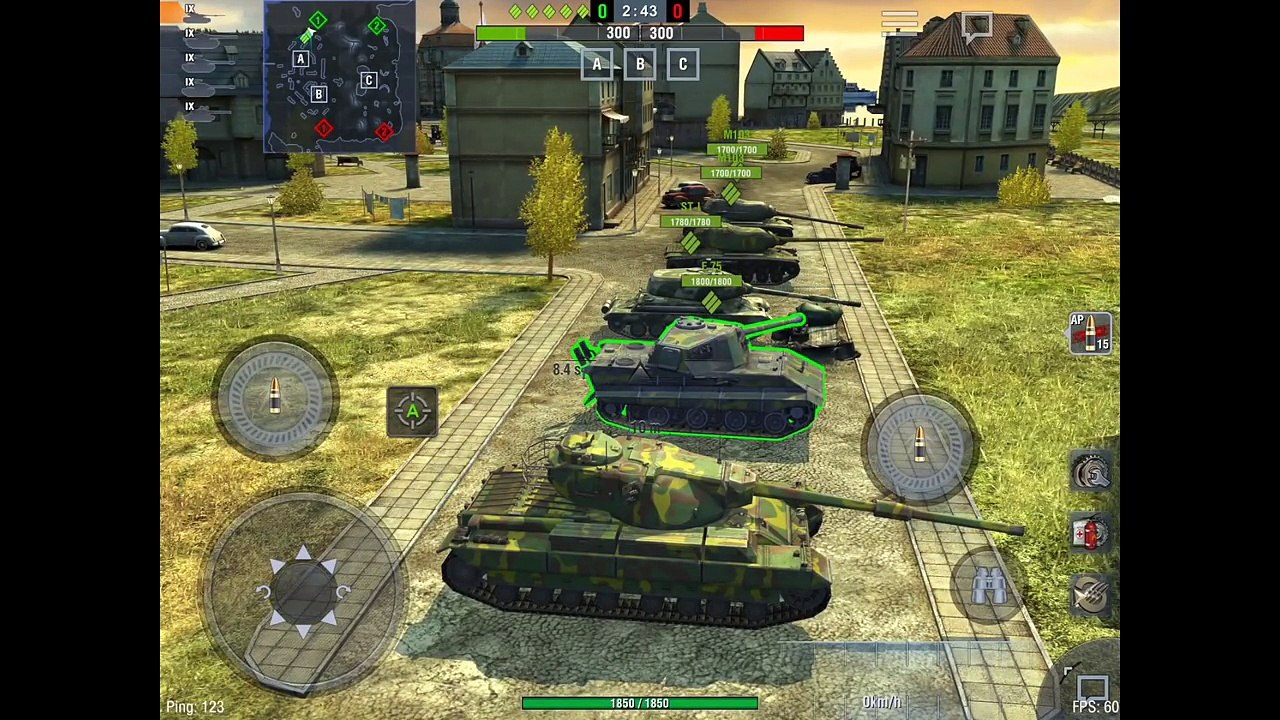
Task: Fire using the left shell button
Action: coord(275,397)
